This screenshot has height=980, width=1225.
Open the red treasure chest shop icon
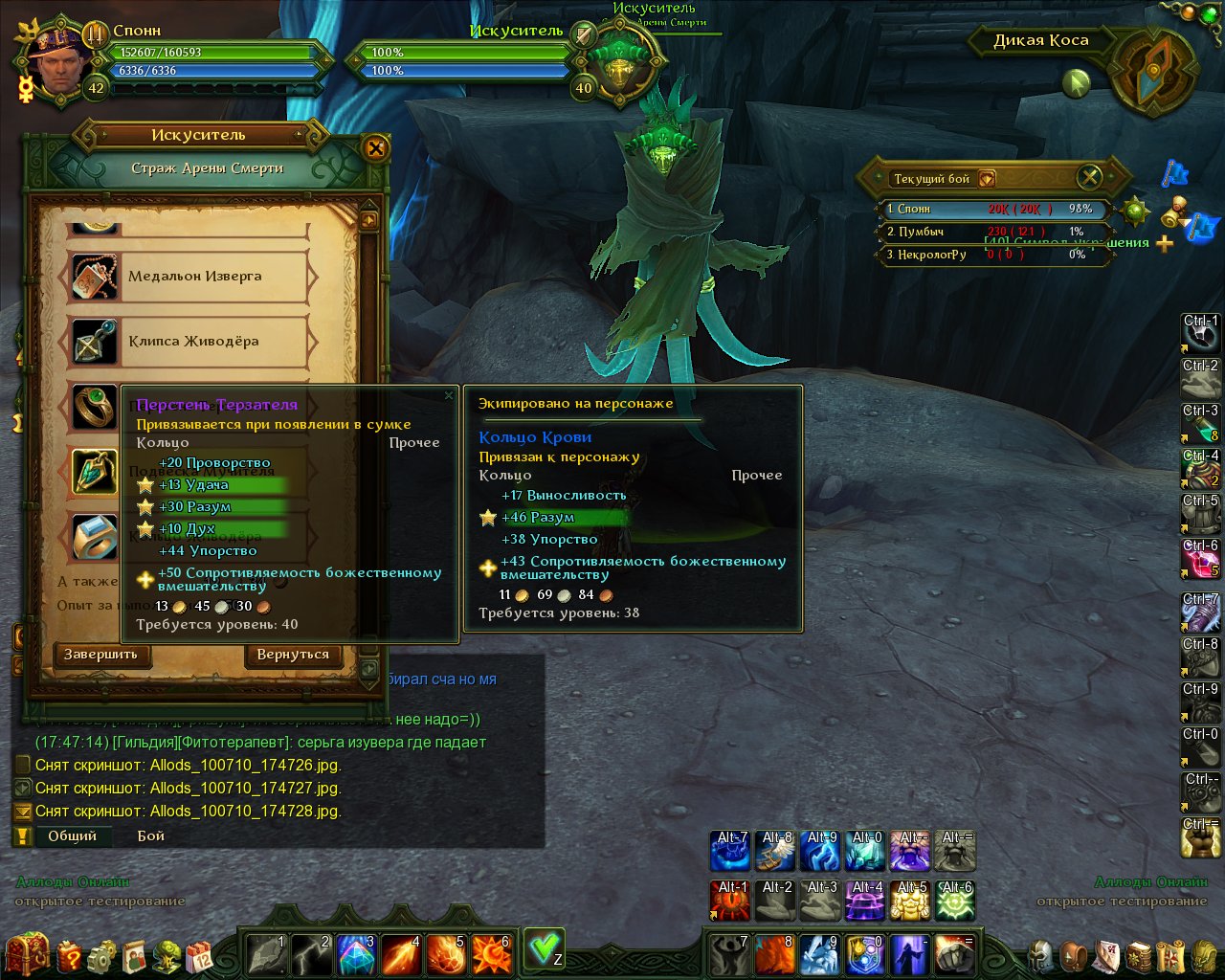coord(27,953)
